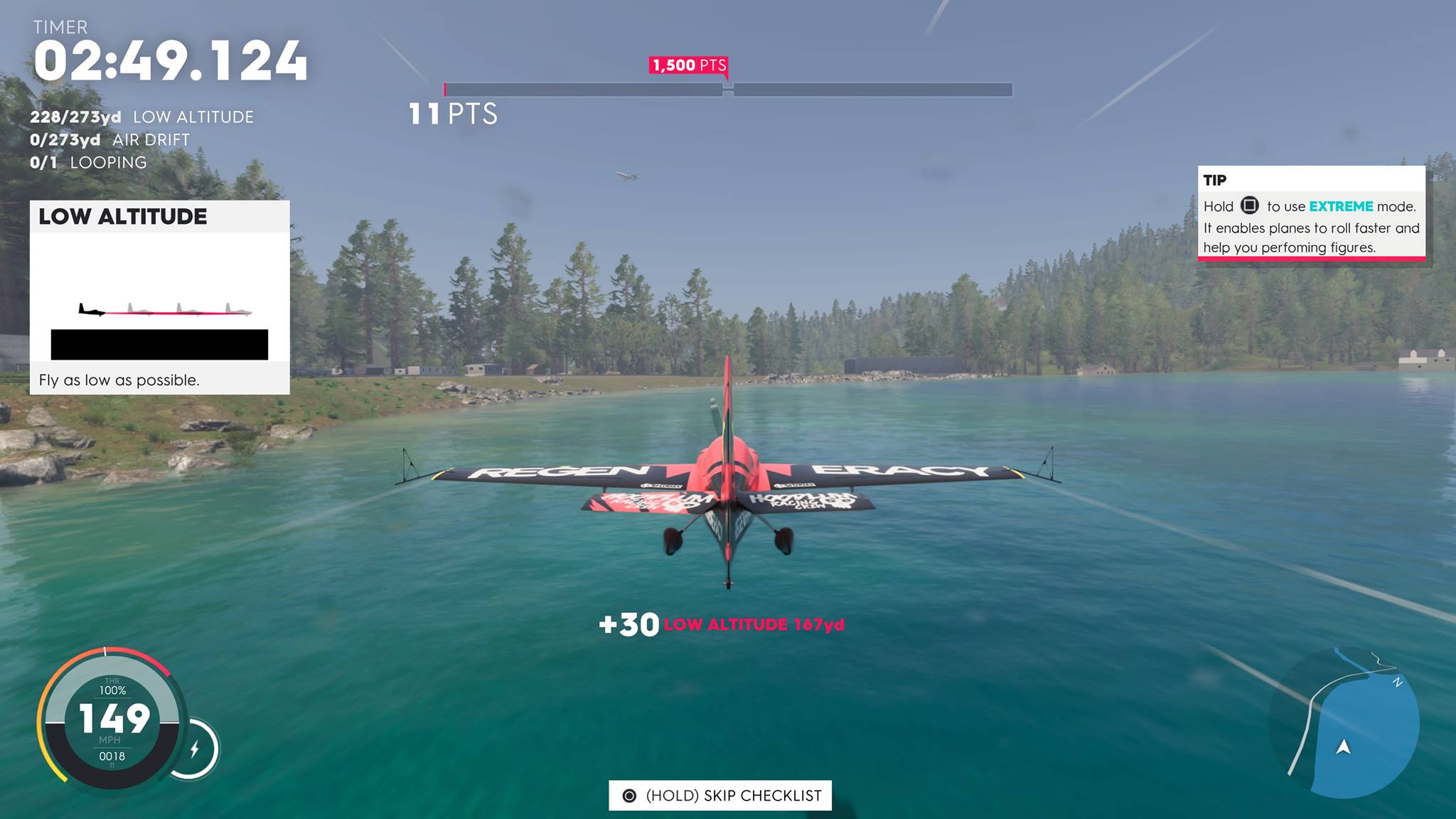Click the 1,500 PTS goal flag marker

tap(688, 65)
